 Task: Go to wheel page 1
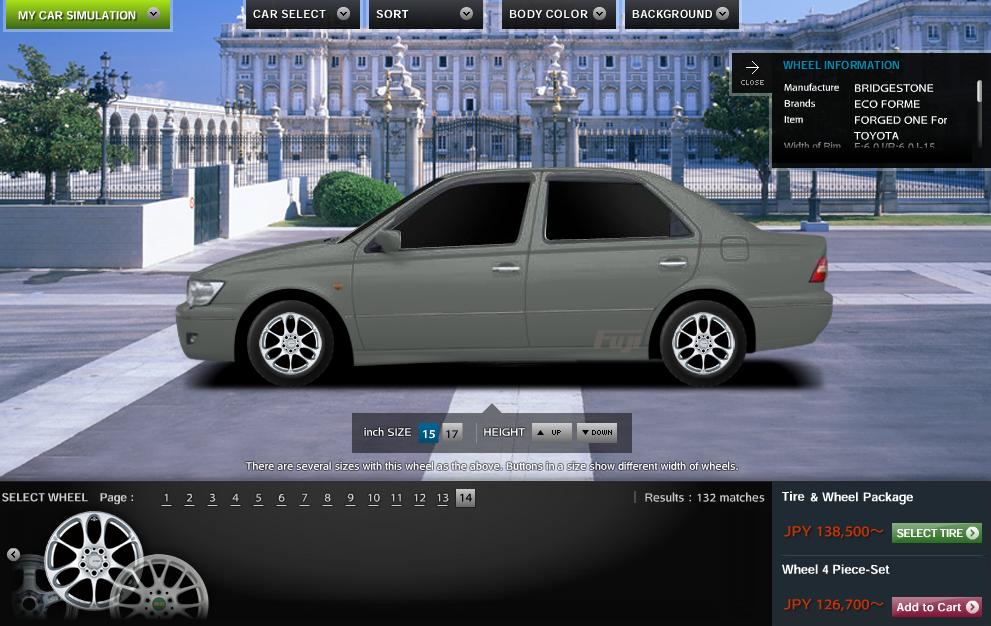166,498
